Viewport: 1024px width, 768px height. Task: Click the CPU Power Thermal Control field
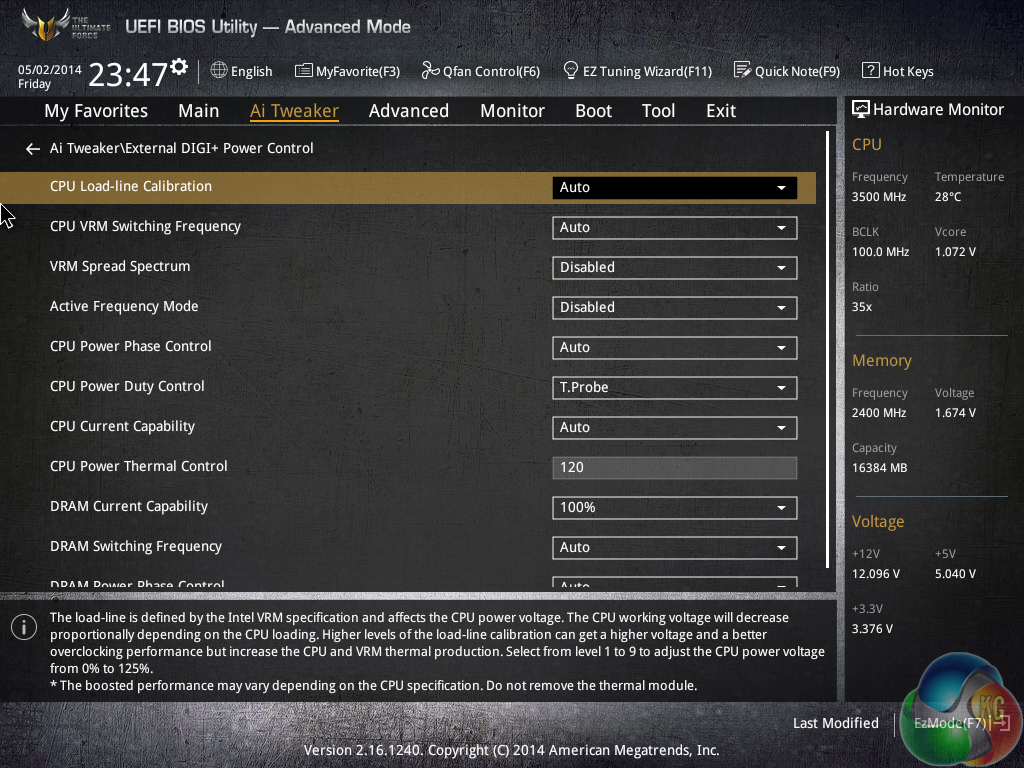point(674,467)
